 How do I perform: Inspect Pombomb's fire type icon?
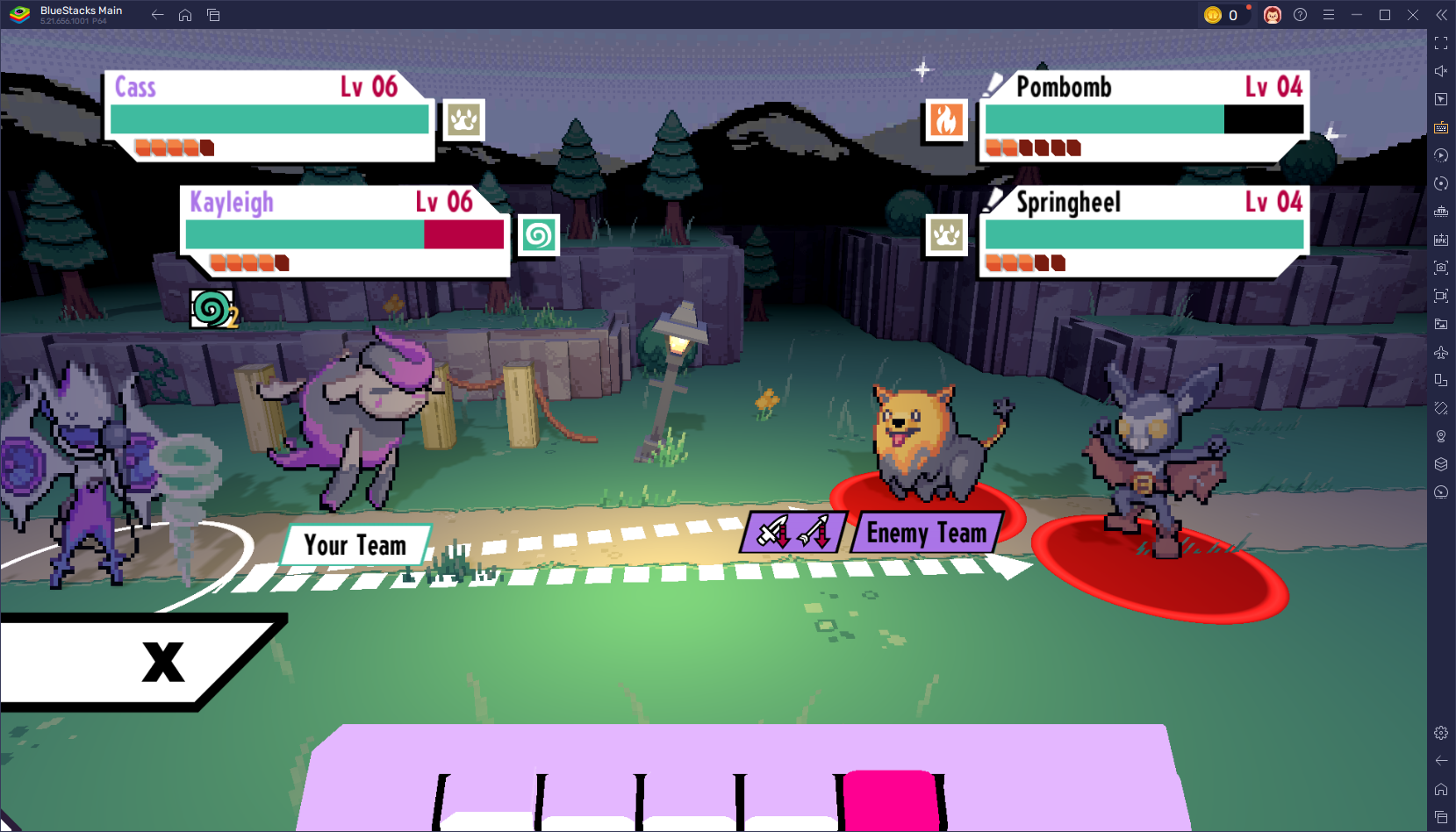coord(946,120)
